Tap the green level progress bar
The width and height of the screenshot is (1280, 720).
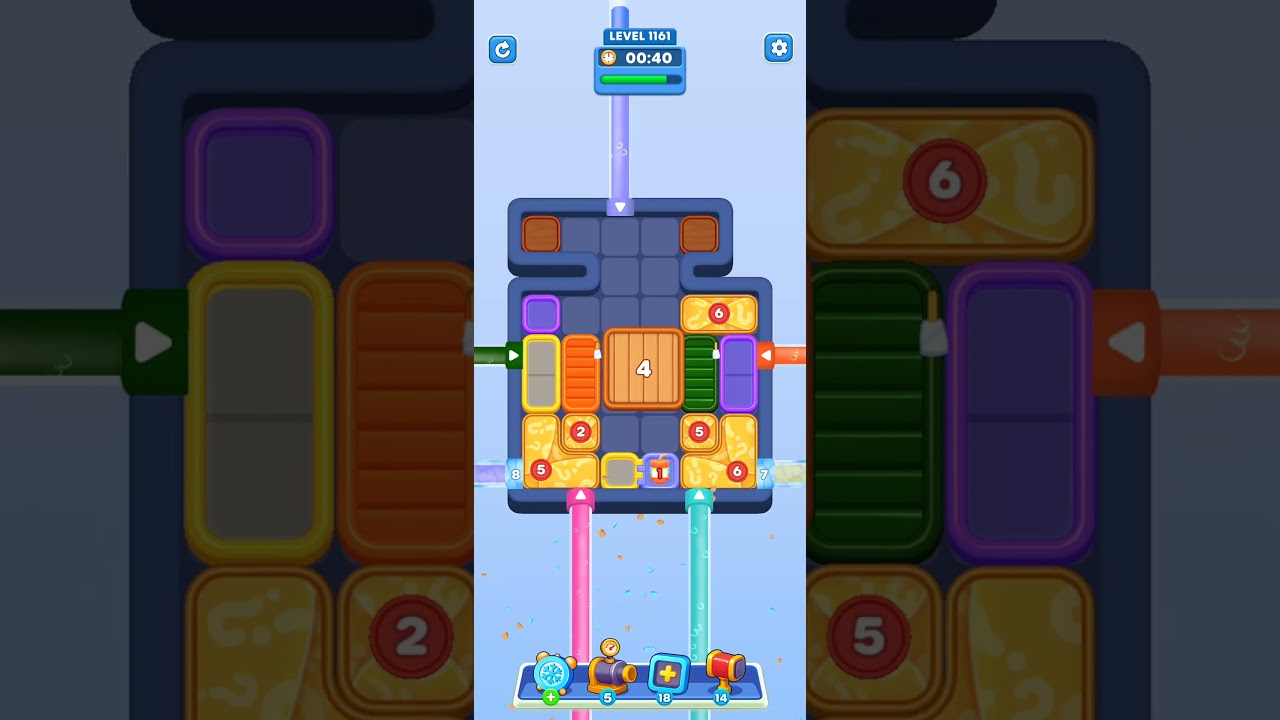click(x=639, y=78)
